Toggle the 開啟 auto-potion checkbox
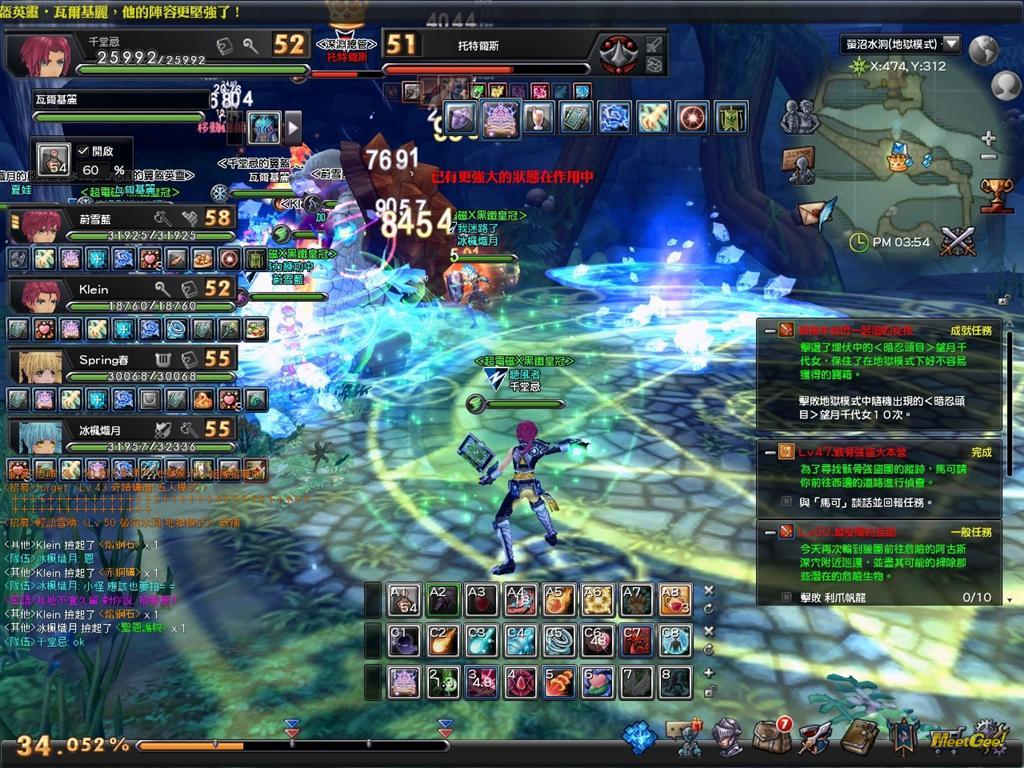The height and width of the screenshot is (768, 1024). click(84, 150)
